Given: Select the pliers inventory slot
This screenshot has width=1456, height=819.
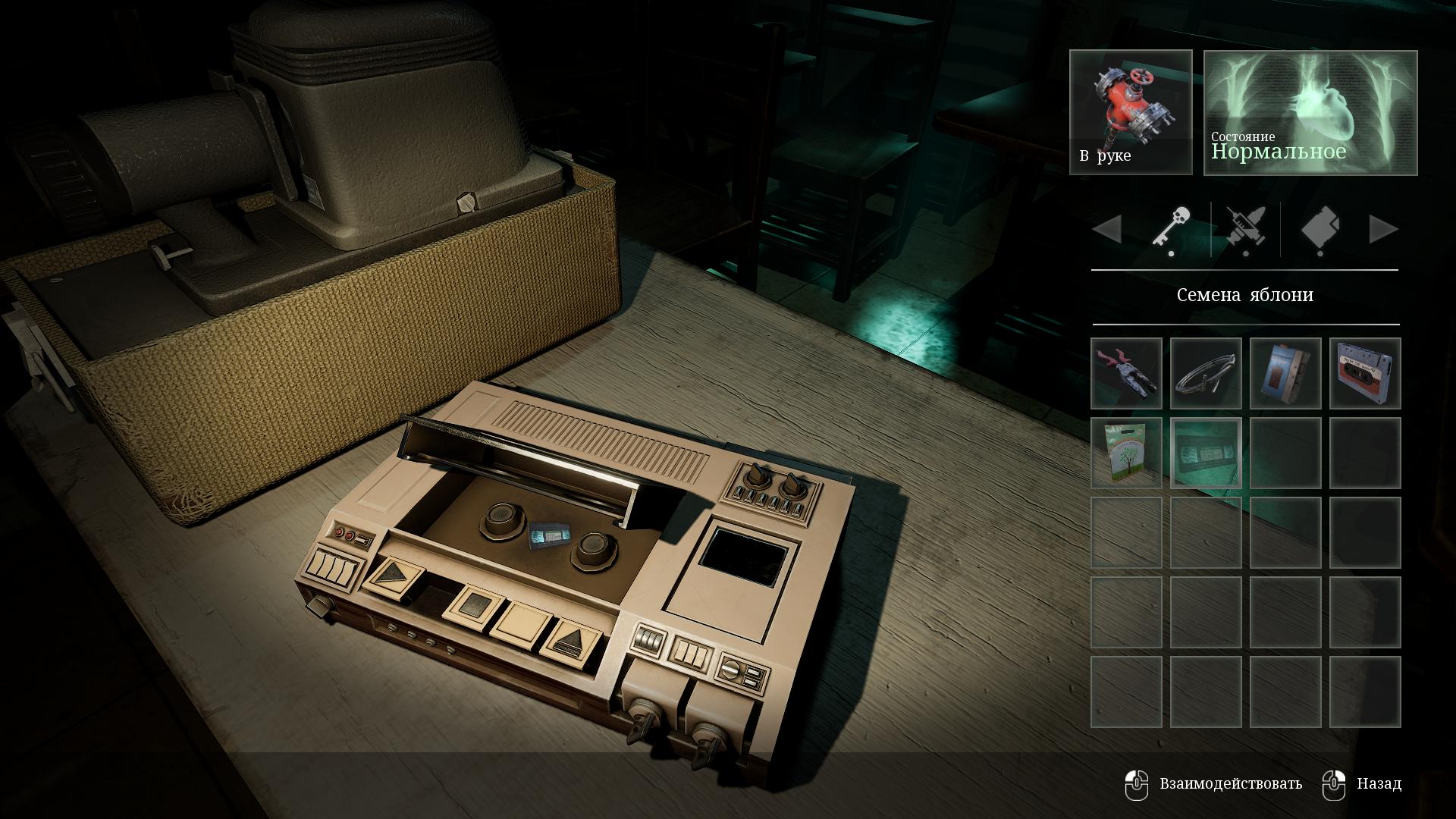Looking at the screenshot, I should point(1126,373).
